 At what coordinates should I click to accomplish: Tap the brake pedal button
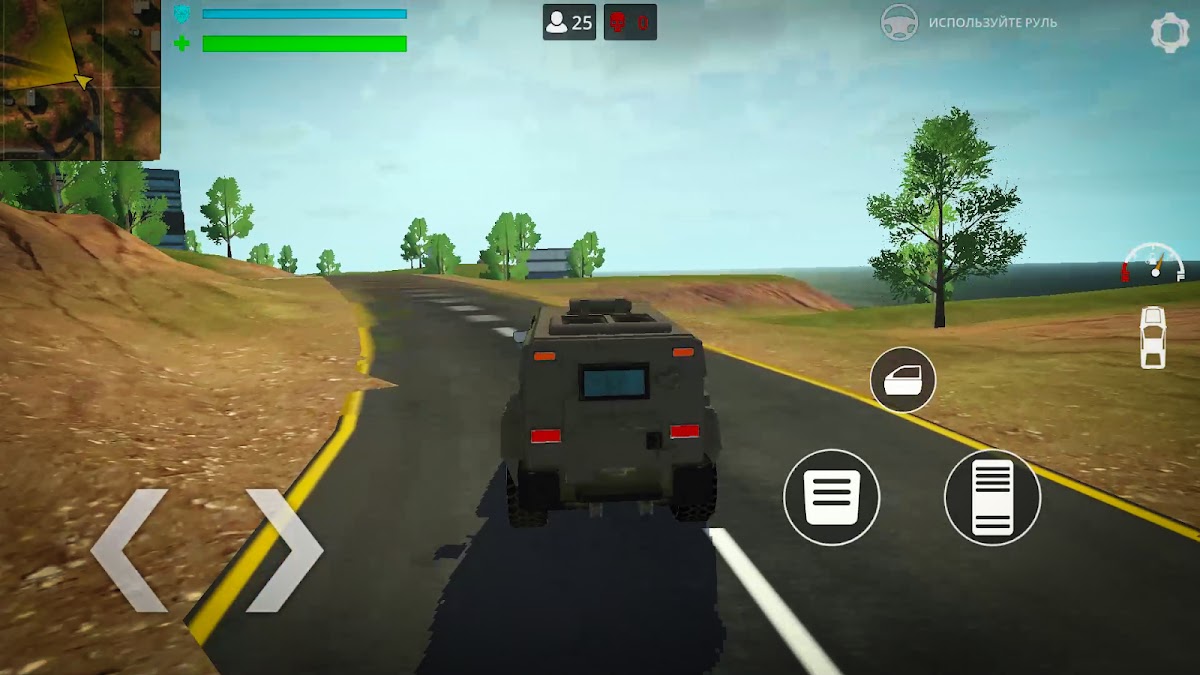[x=831, y=497]
